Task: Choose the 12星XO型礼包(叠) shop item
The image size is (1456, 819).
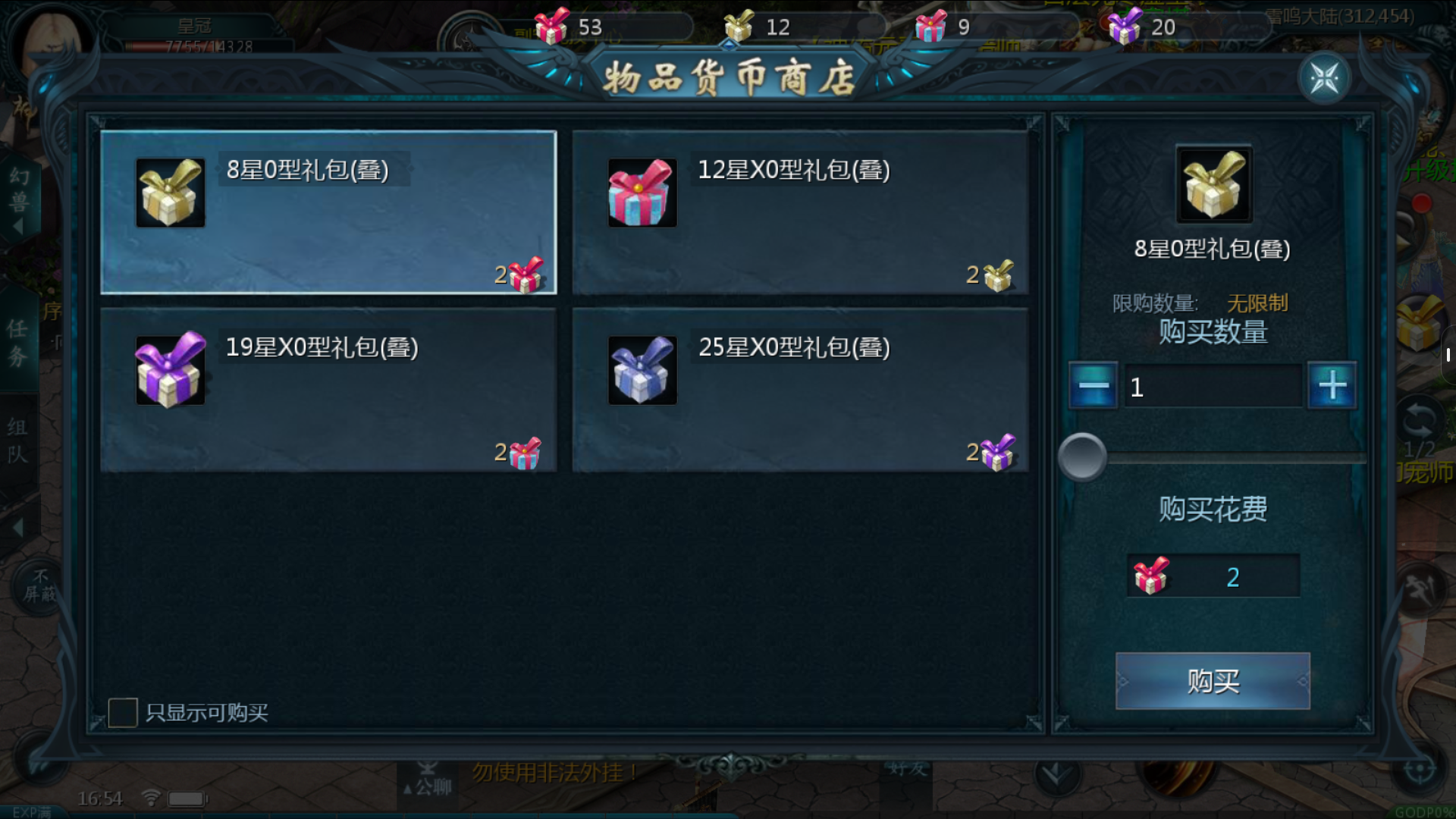Action: coord(800,212)
